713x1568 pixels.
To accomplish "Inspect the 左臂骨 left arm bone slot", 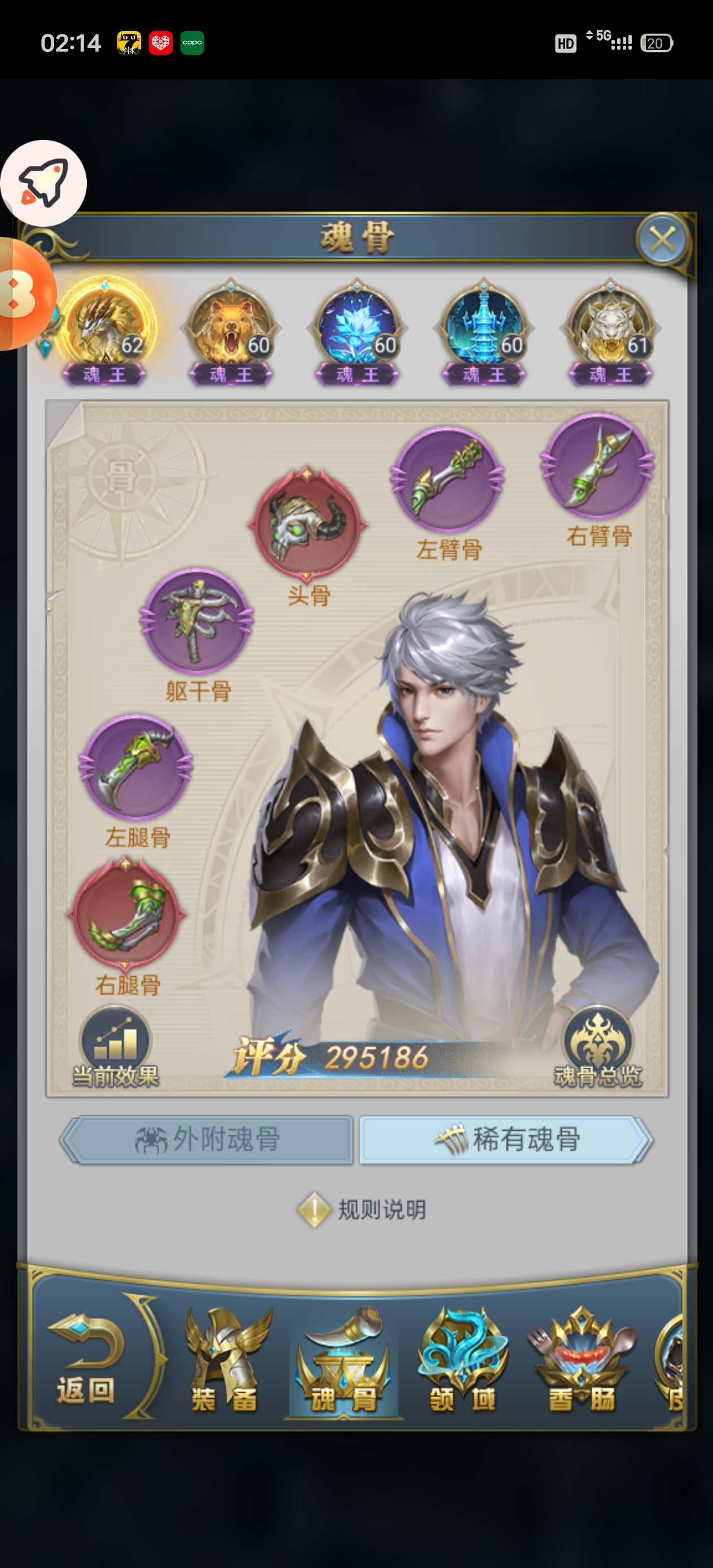I will 447,480.
